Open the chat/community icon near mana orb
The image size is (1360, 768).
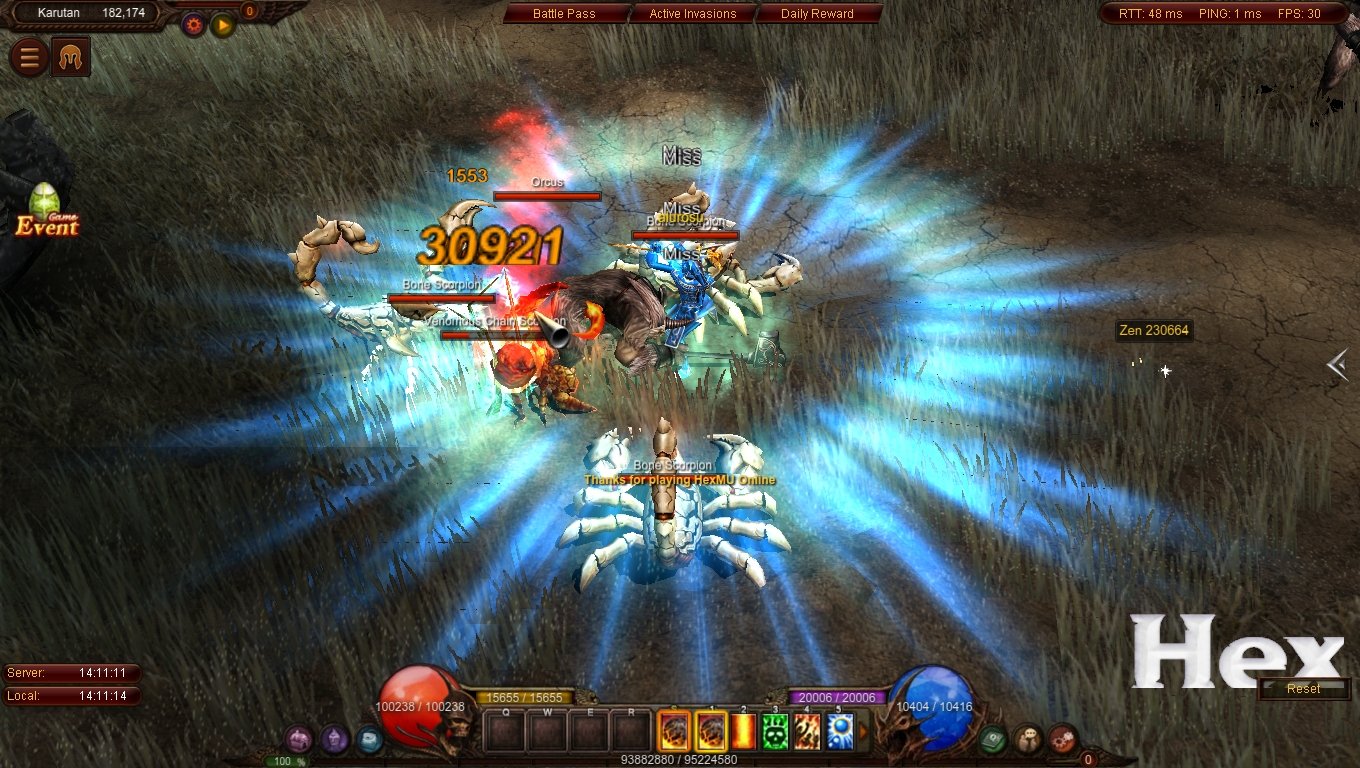point(1027,740)
